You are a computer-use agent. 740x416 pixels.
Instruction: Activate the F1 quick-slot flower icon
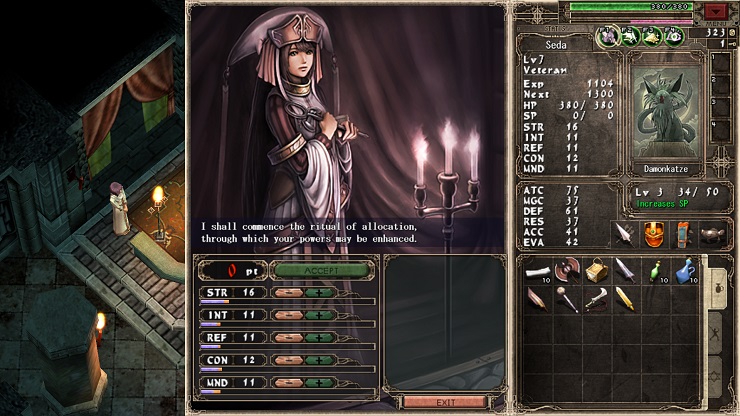point(607,37)
